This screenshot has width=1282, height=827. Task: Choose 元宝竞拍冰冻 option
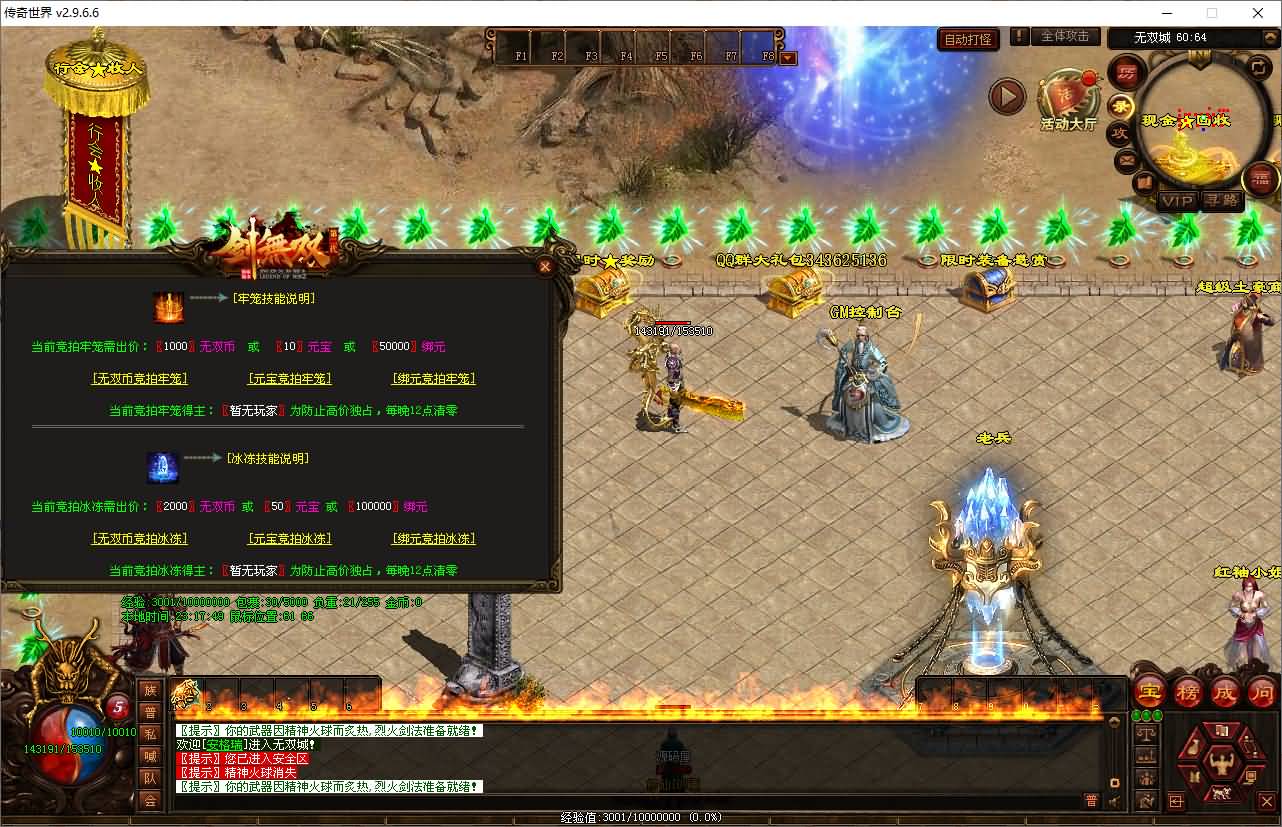point(289,539)
